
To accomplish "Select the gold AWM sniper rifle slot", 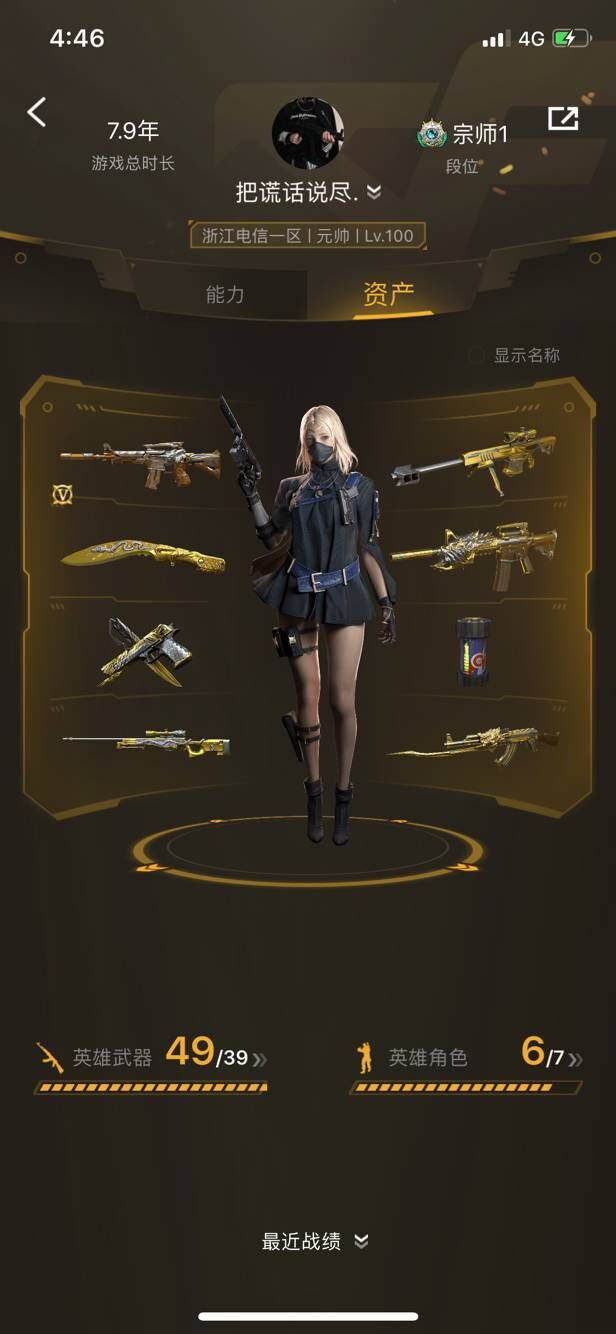I will 146,742.
